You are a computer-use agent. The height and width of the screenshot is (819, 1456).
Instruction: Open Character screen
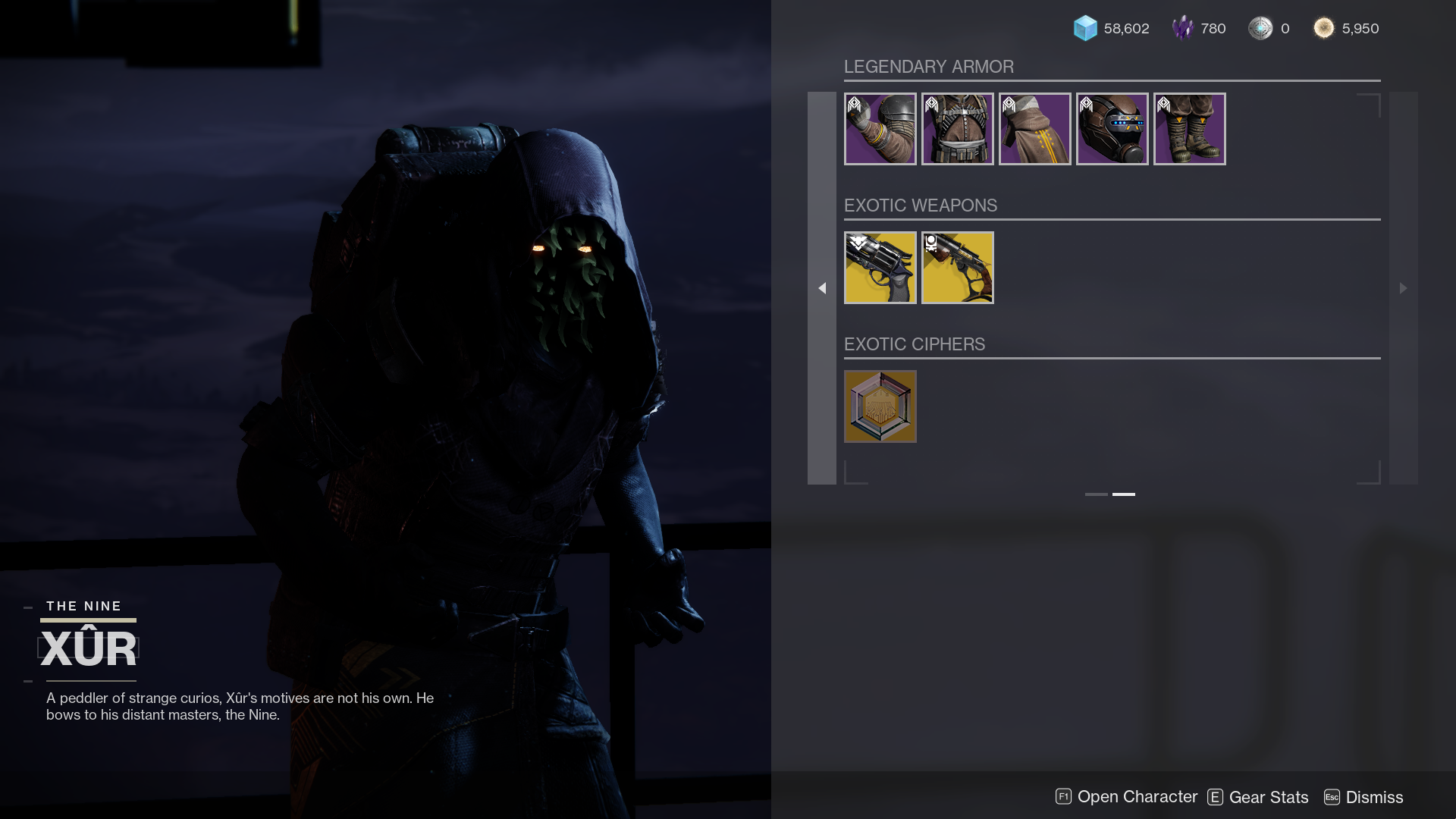point(1127,797)
